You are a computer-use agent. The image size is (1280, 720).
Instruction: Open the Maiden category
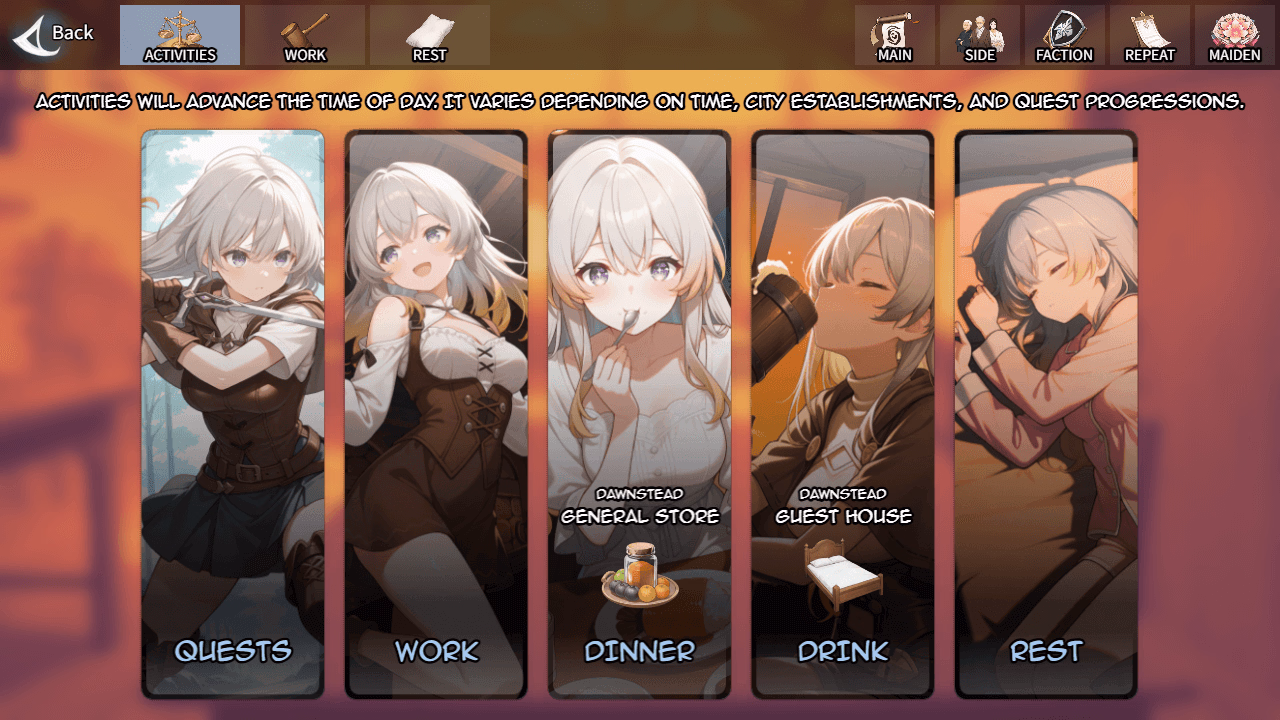pyautogui.click(x=1234, y=36)
